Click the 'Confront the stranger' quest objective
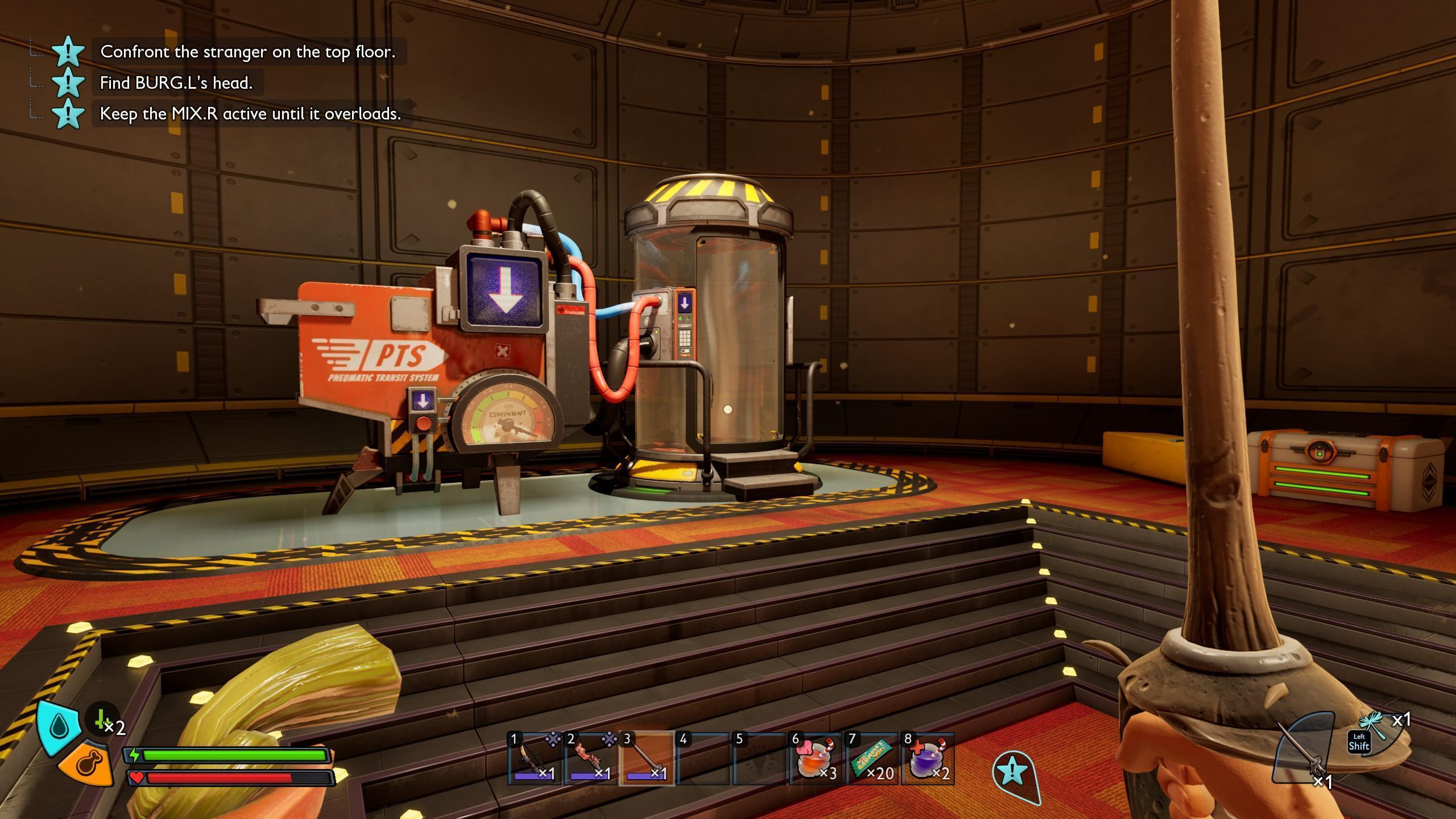 [247, 52]
